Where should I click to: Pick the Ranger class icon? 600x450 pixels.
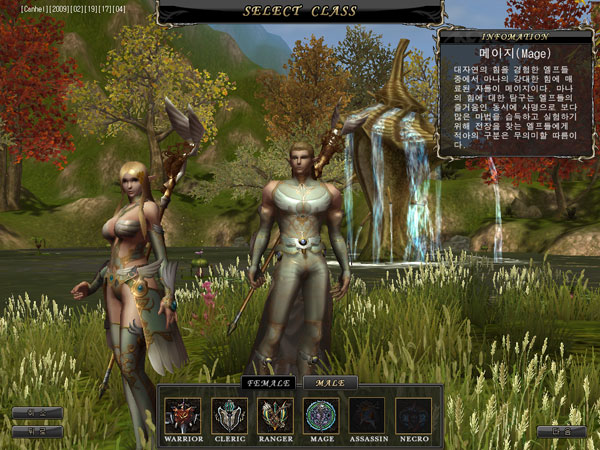pos(275,415)
